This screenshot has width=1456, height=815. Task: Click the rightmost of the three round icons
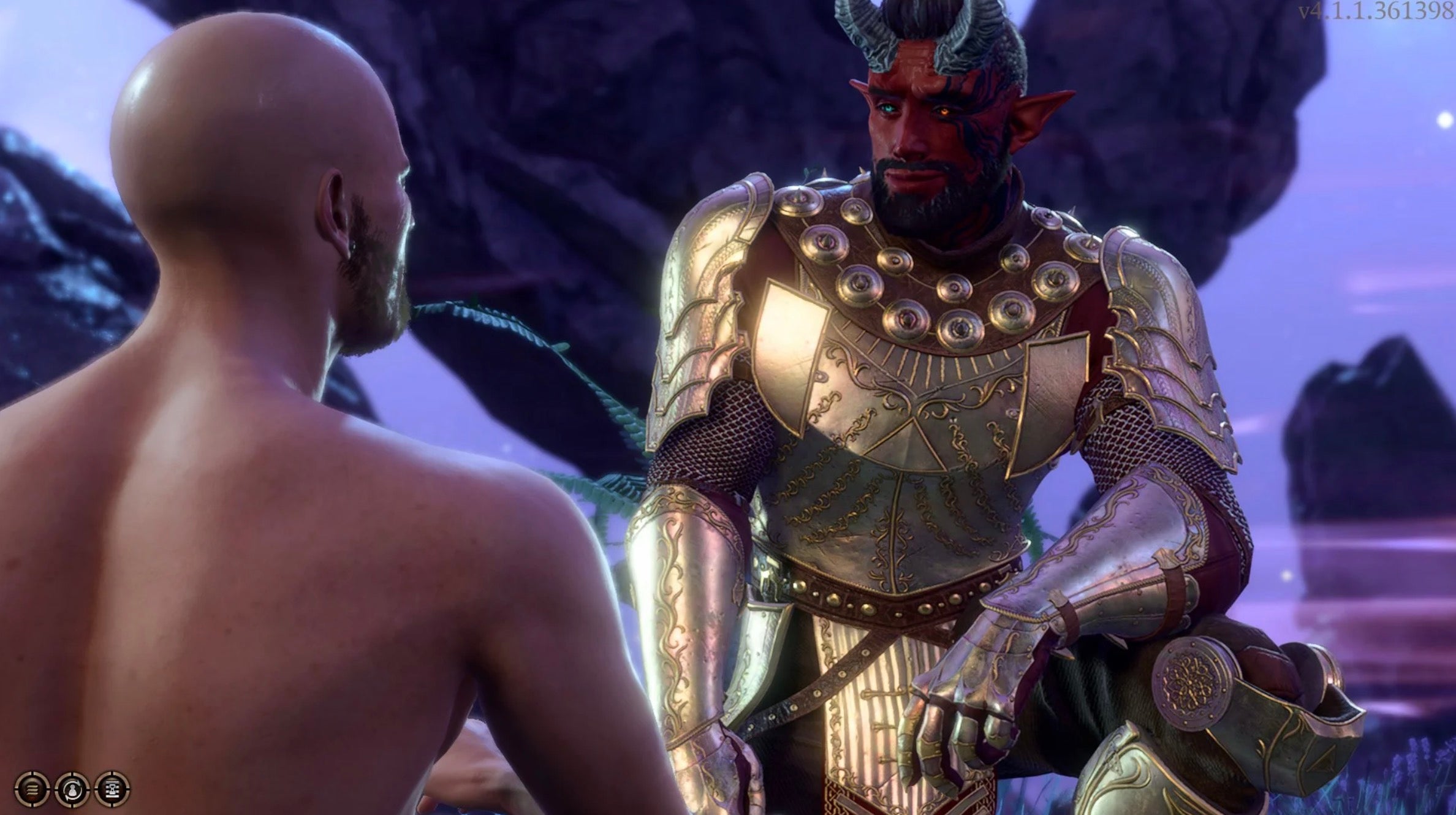tap(112, 790)
